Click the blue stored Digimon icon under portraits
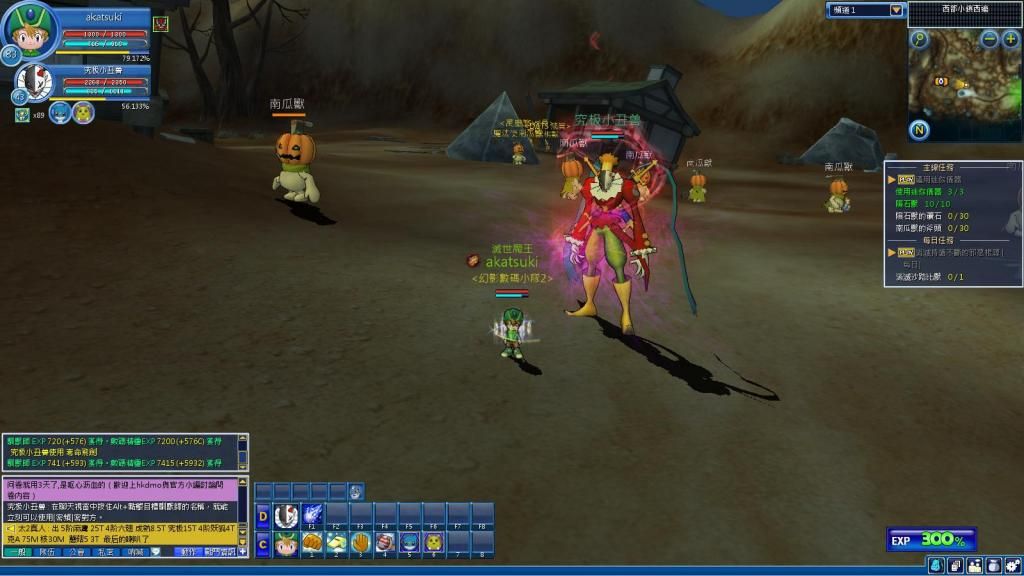Image resolution: width=1024 pixels, height=576 pixels. click(60, 112)
